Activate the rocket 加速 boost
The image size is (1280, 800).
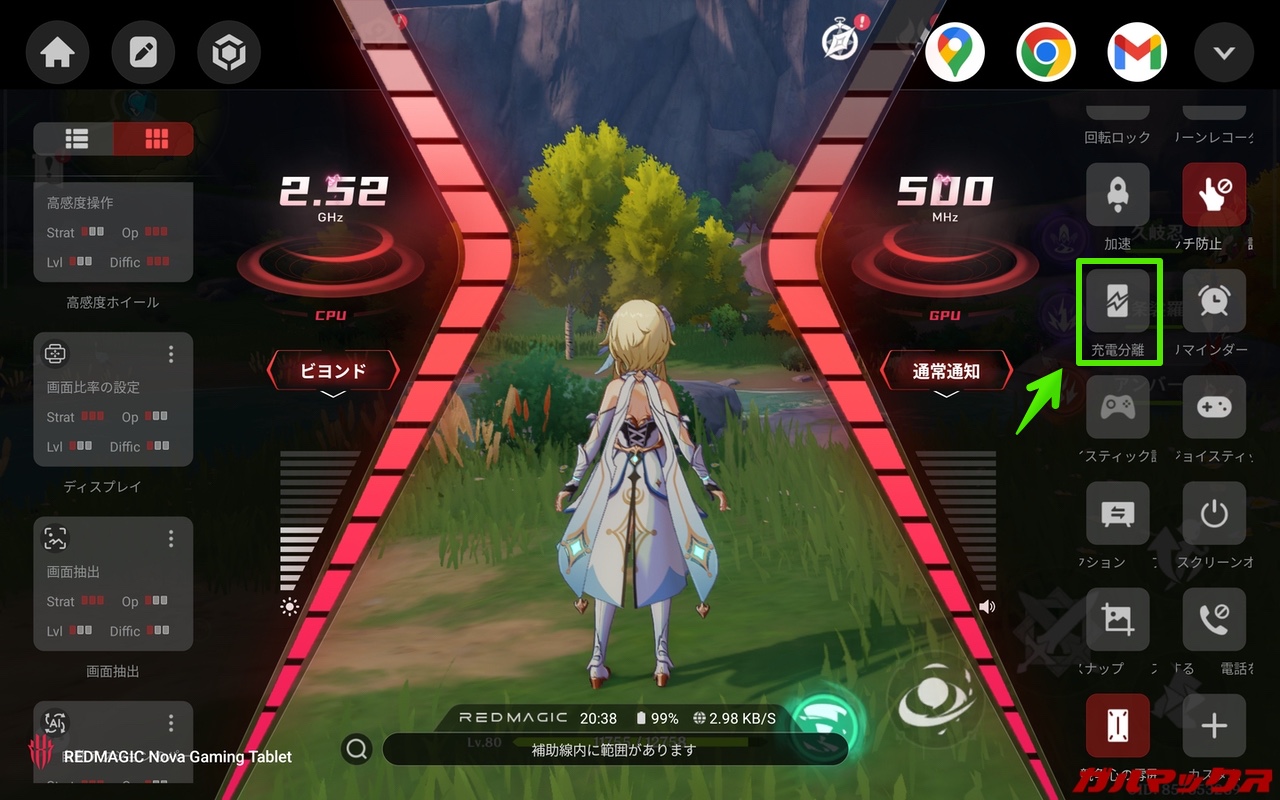(1117, 196)
